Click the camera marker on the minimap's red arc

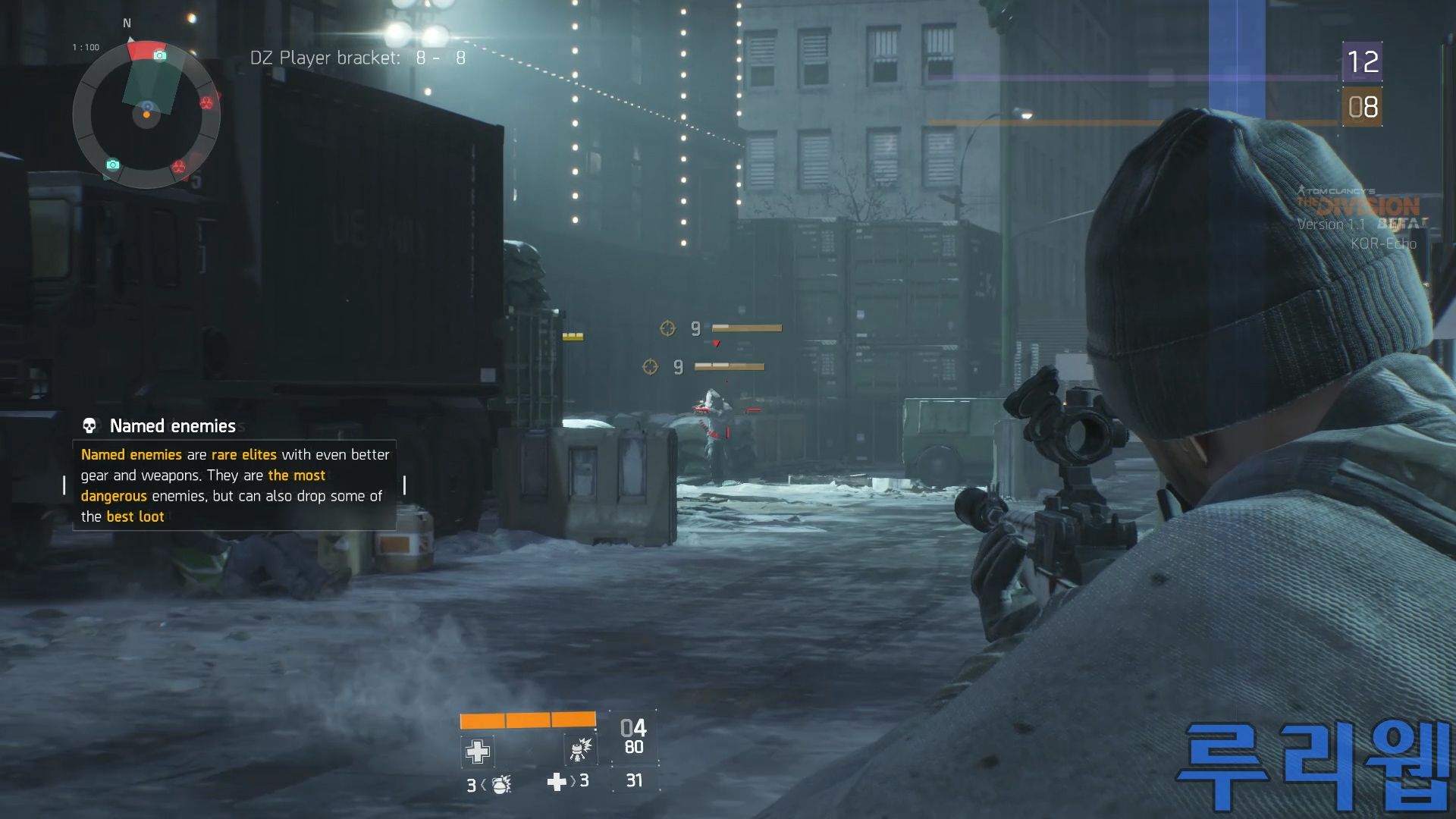coord(159,55)
